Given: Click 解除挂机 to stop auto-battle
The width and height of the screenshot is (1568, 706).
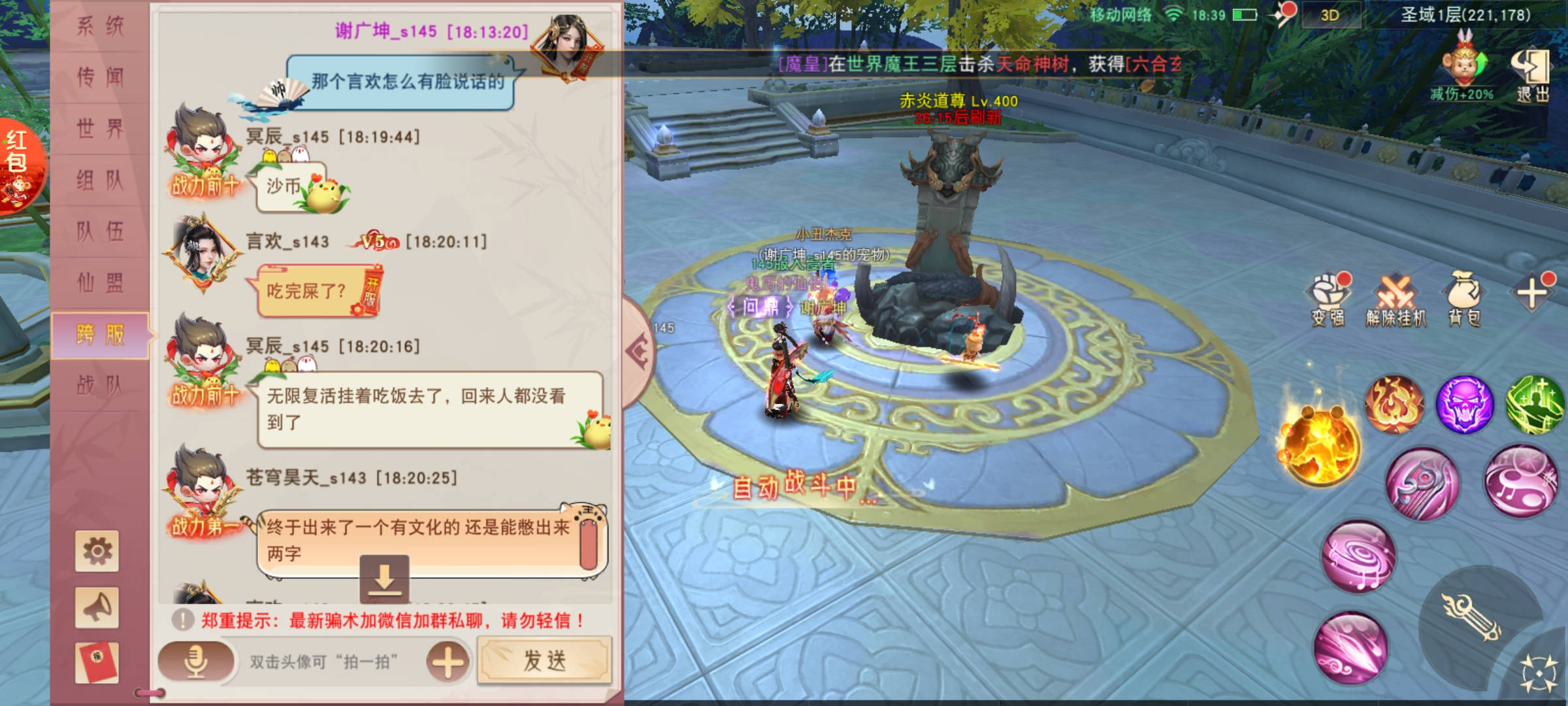Looking at the screenshot, I should 1396,299.
